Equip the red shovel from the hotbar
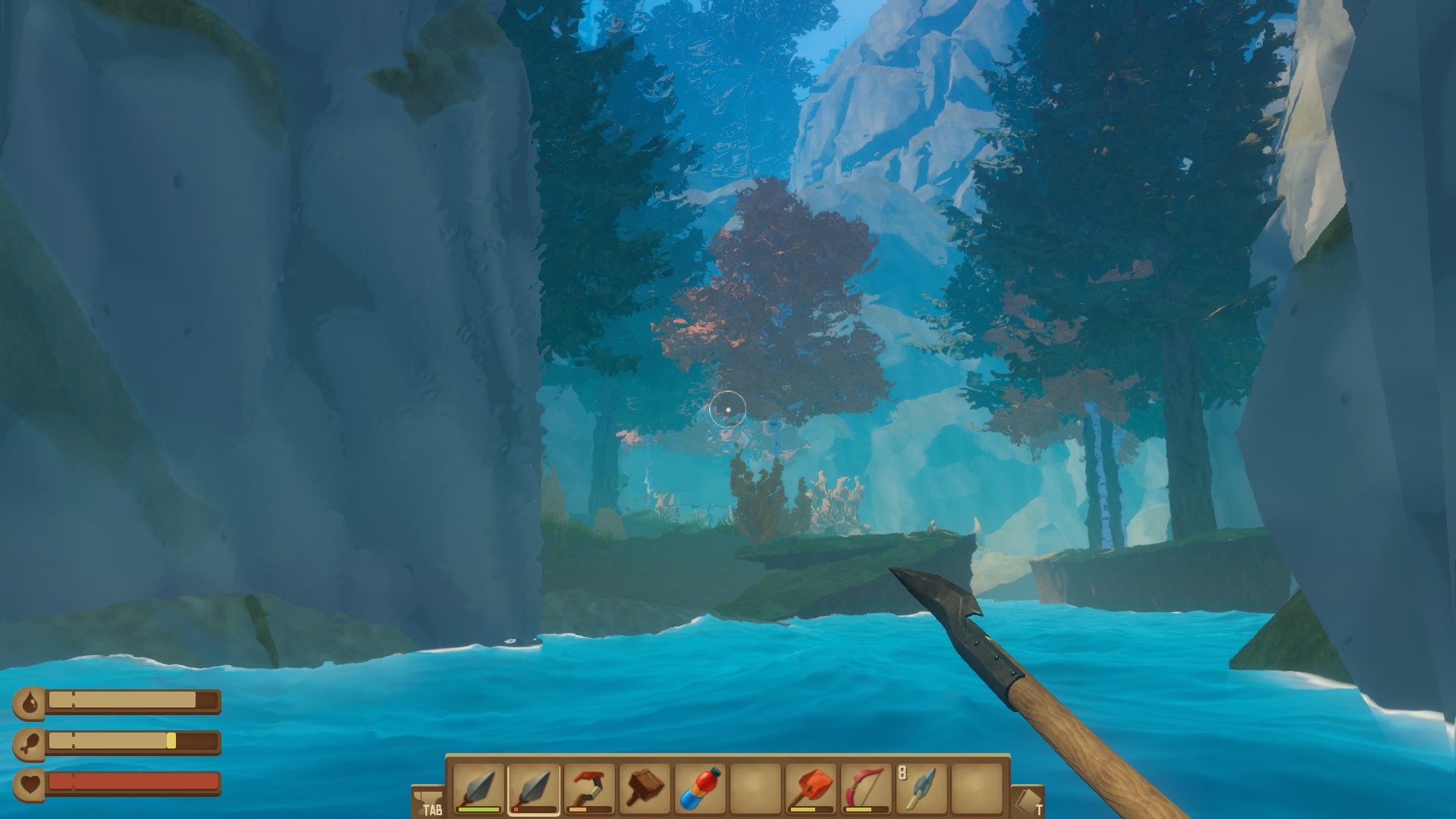 click(811, 786)
